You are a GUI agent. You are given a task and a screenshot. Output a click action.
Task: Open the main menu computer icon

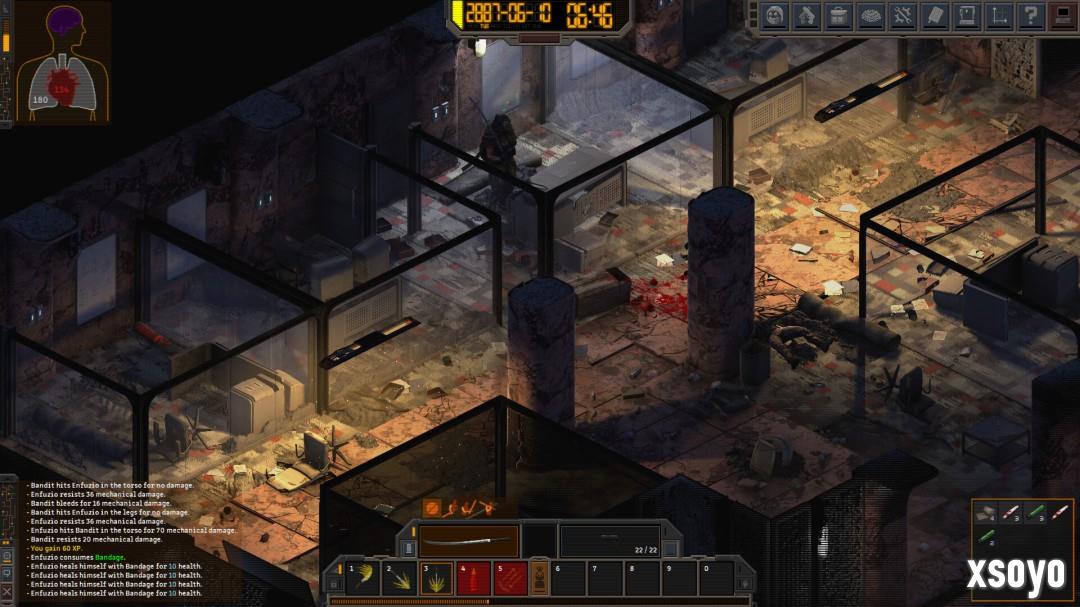[x=1060, y=16]
